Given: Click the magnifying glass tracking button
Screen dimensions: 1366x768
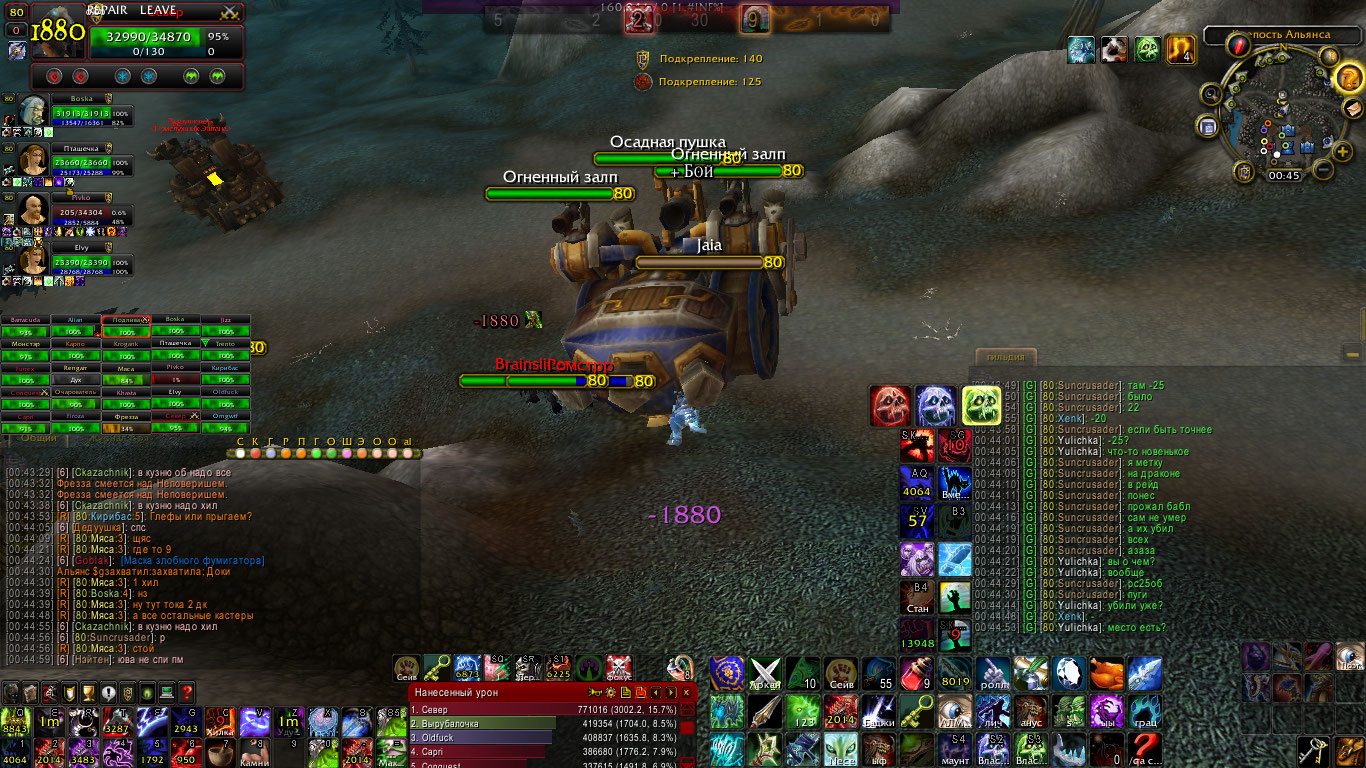Looking at the screenshot, I should tap(1212, 94).
